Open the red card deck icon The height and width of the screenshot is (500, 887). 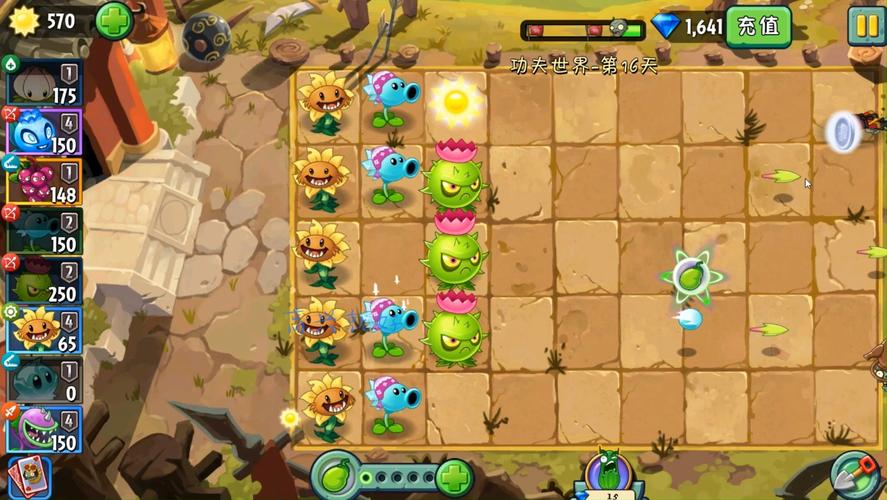coord(29,477)
